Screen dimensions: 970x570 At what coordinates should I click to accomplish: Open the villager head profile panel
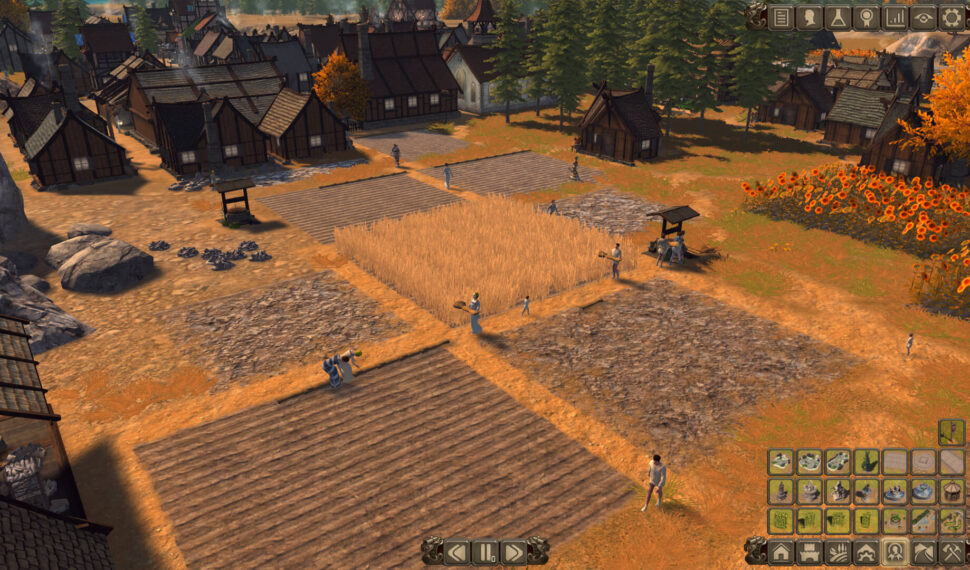809,17
